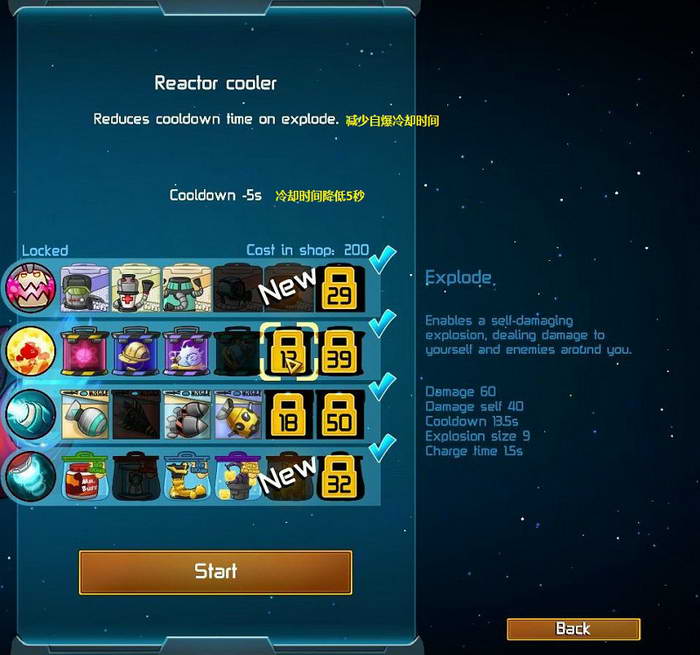Screen dimensions: 700x655
Task: Select the locked slot numbered 50
Action: [340, 414]
